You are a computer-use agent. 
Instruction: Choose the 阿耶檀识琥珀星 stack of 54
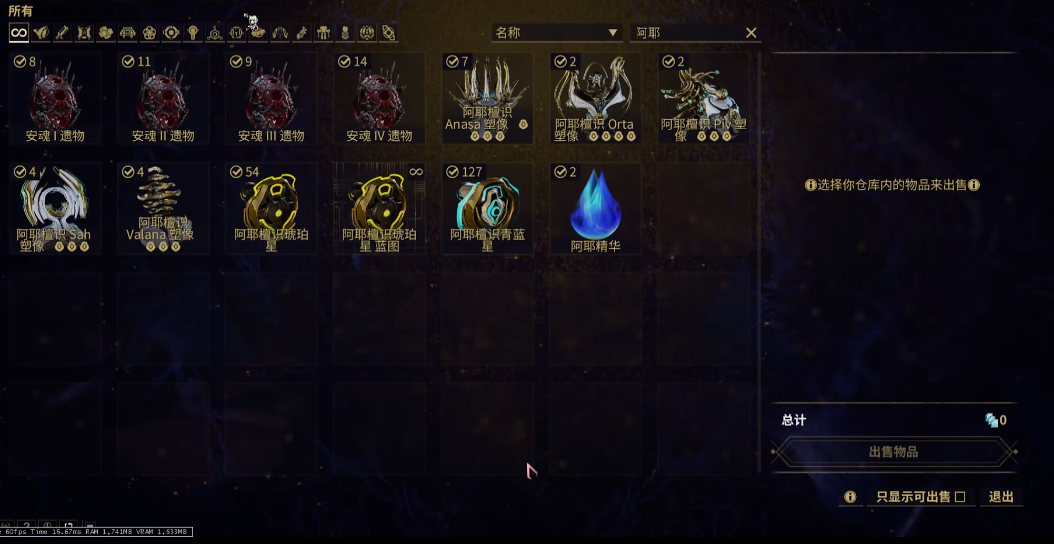click(x=271, y=209)
